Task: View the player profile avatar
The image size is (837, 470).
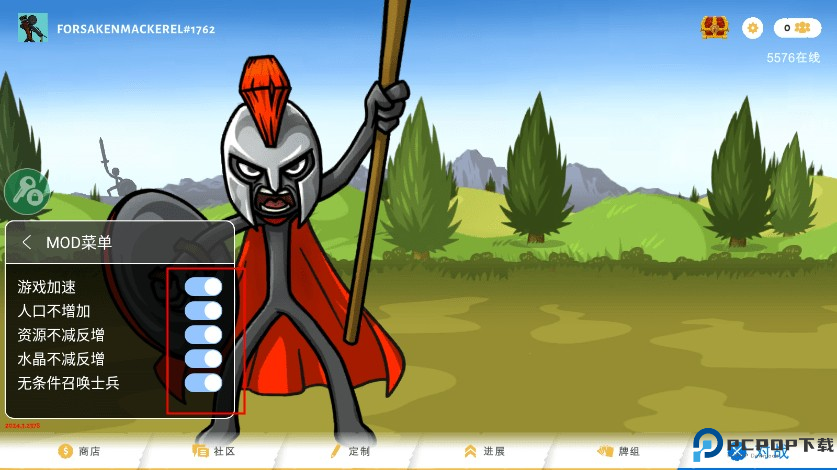Action: tap(33, 28)
